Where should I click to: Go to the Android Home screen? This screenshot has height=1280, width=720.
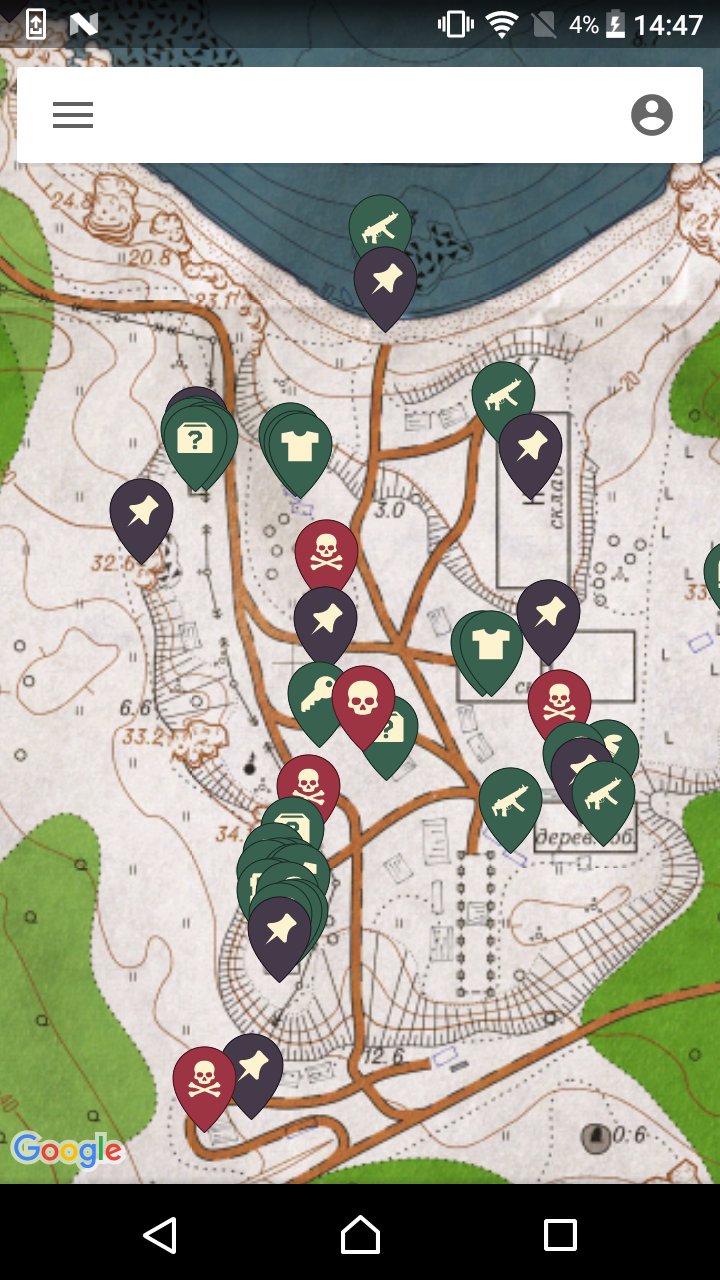[x=360, y=1235]
